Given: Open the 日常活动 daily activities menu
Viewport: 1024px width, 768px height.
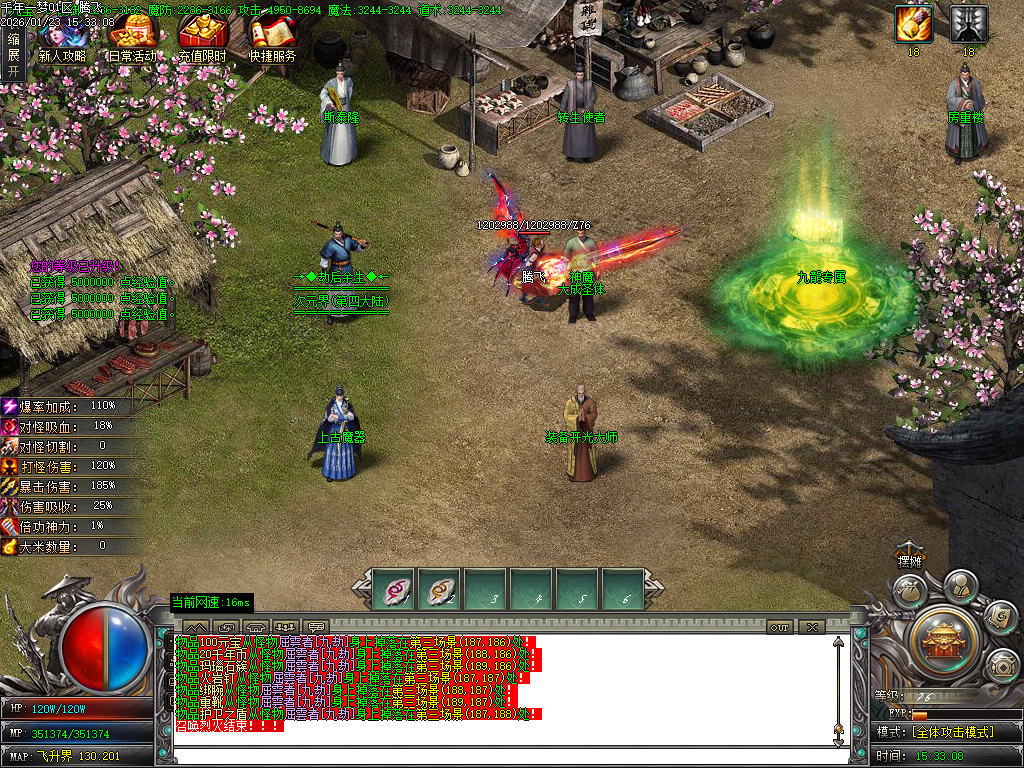Looking at the screenshot, I should tap(131, 37).
